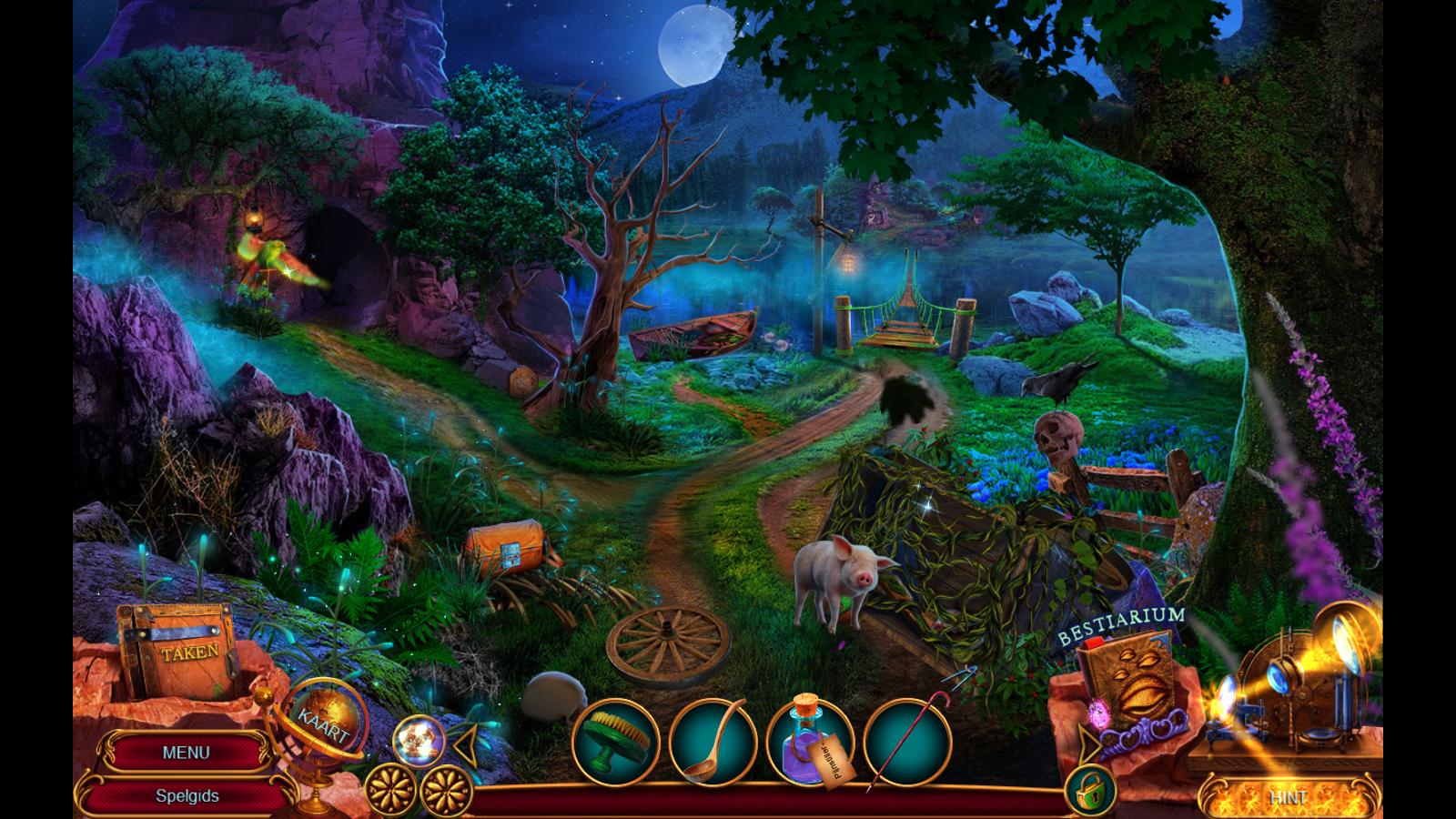
Task: Open the Bestiarium book
Action: coord(1125,688)
